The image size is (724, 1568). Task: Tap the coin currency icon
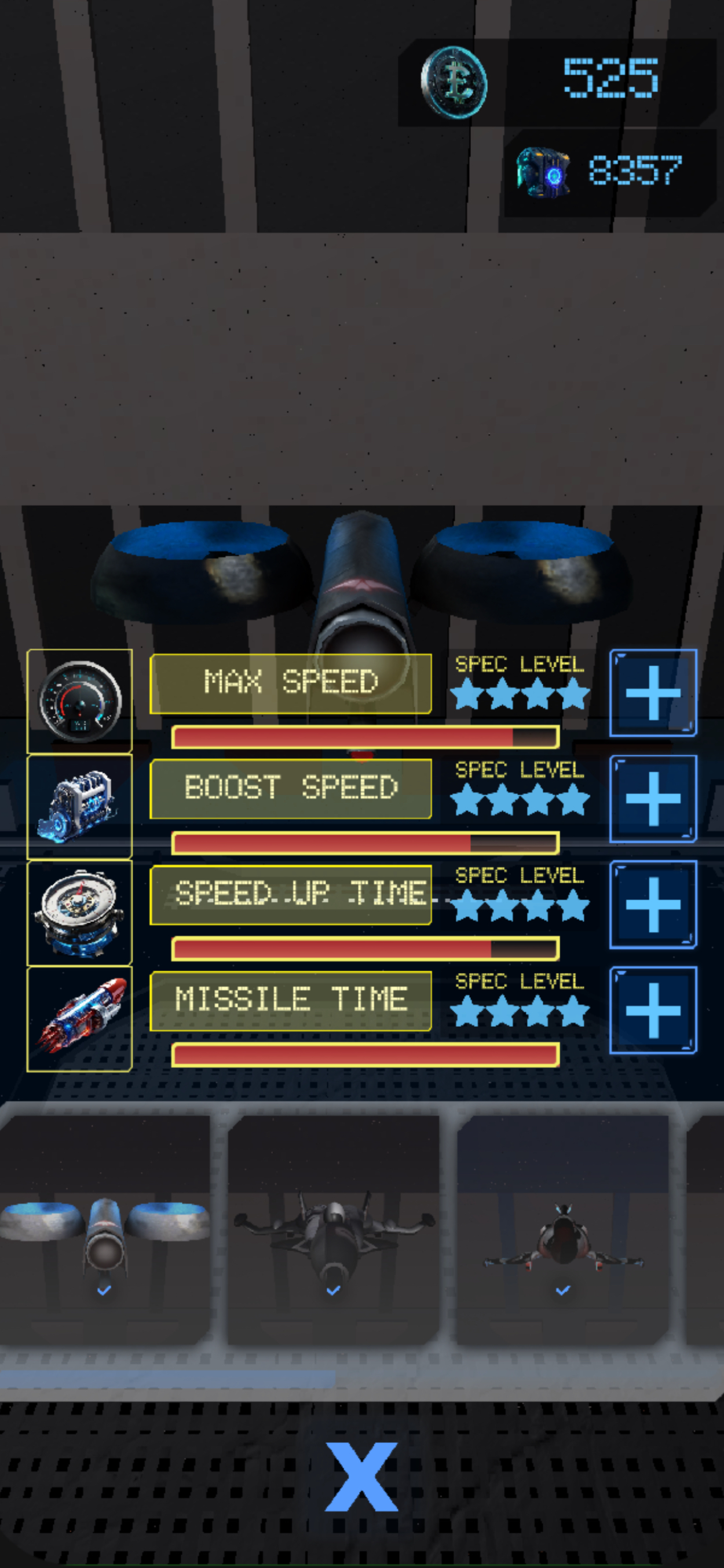(454, 82)
